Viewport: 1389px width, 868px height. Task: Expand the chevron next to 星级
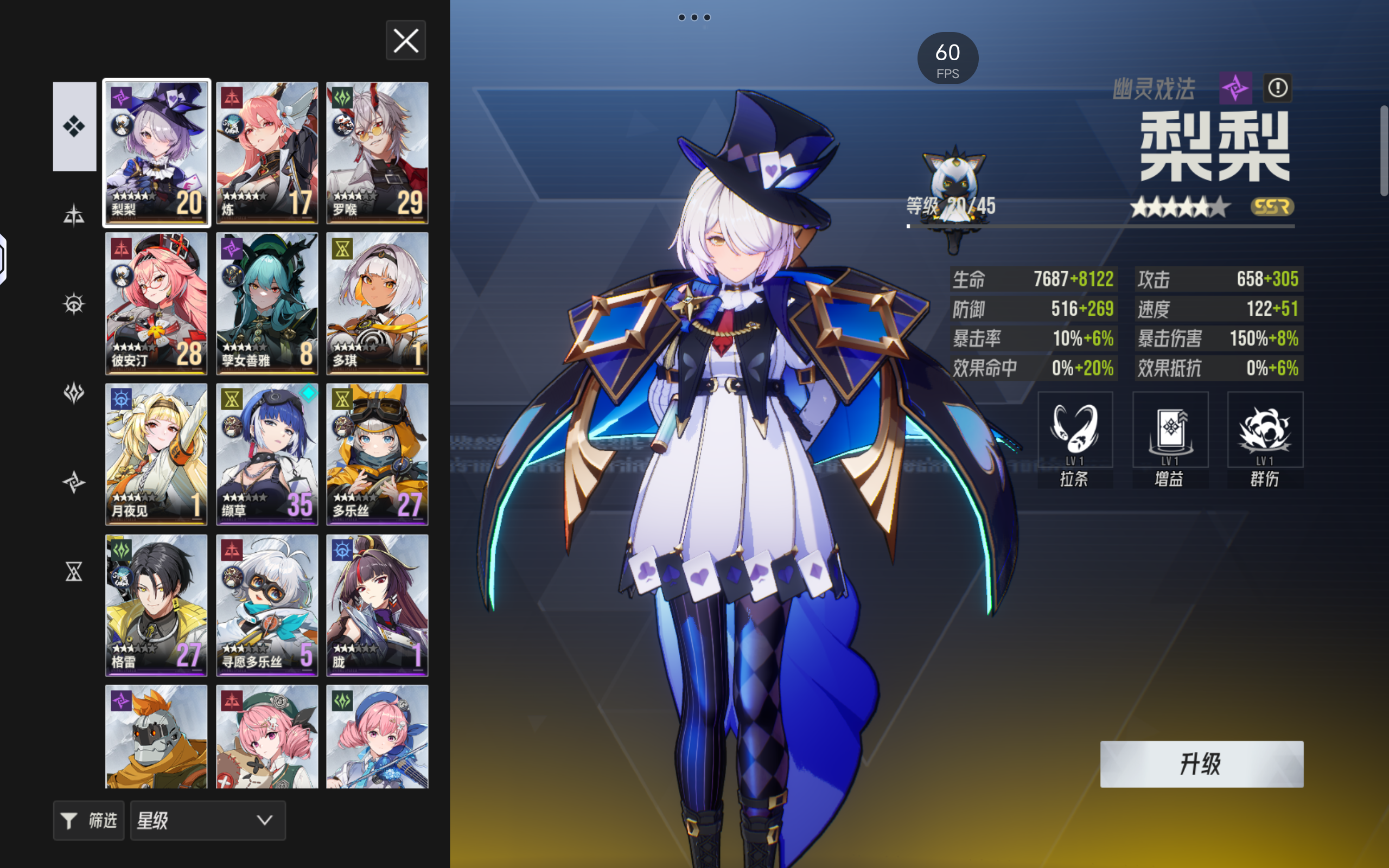coord(264,820)
